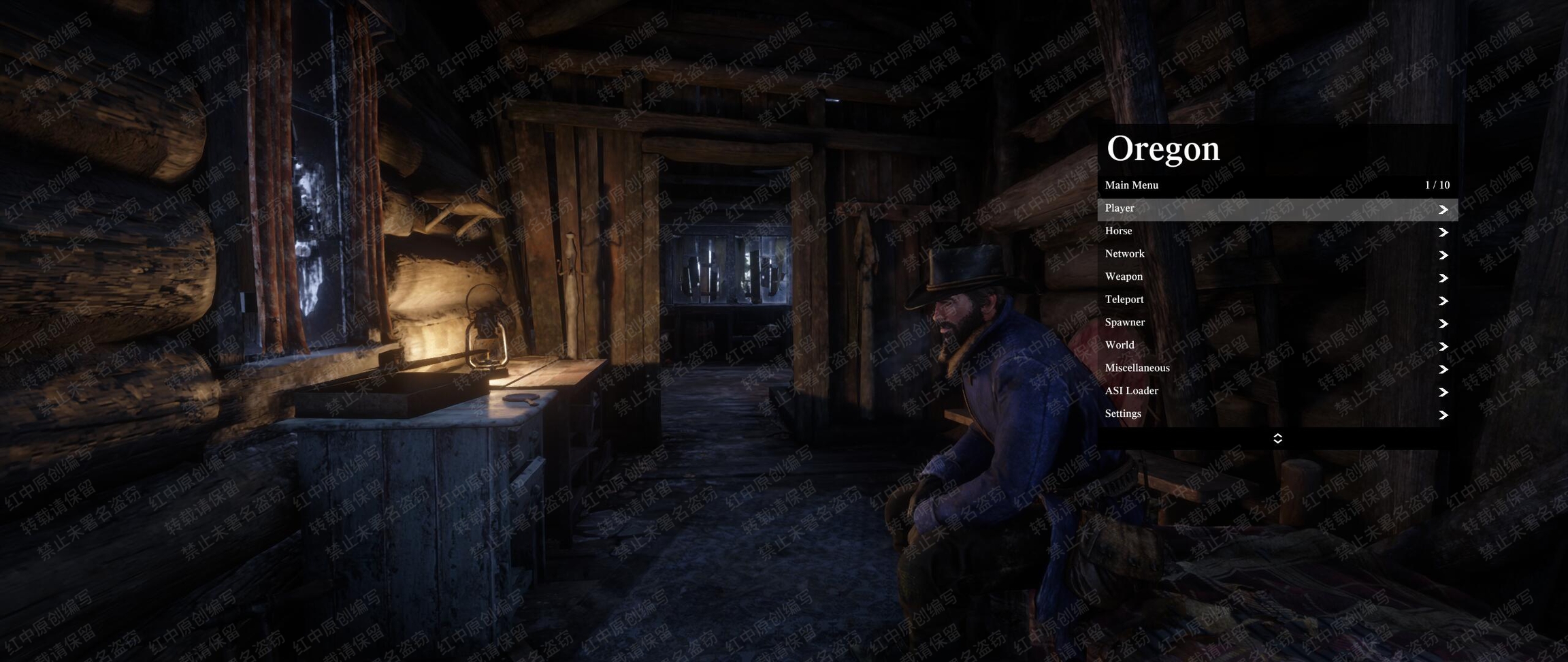This screenshot has width=1568, height=662.
Task: Open the Network options
Action: pos(1277,254)
